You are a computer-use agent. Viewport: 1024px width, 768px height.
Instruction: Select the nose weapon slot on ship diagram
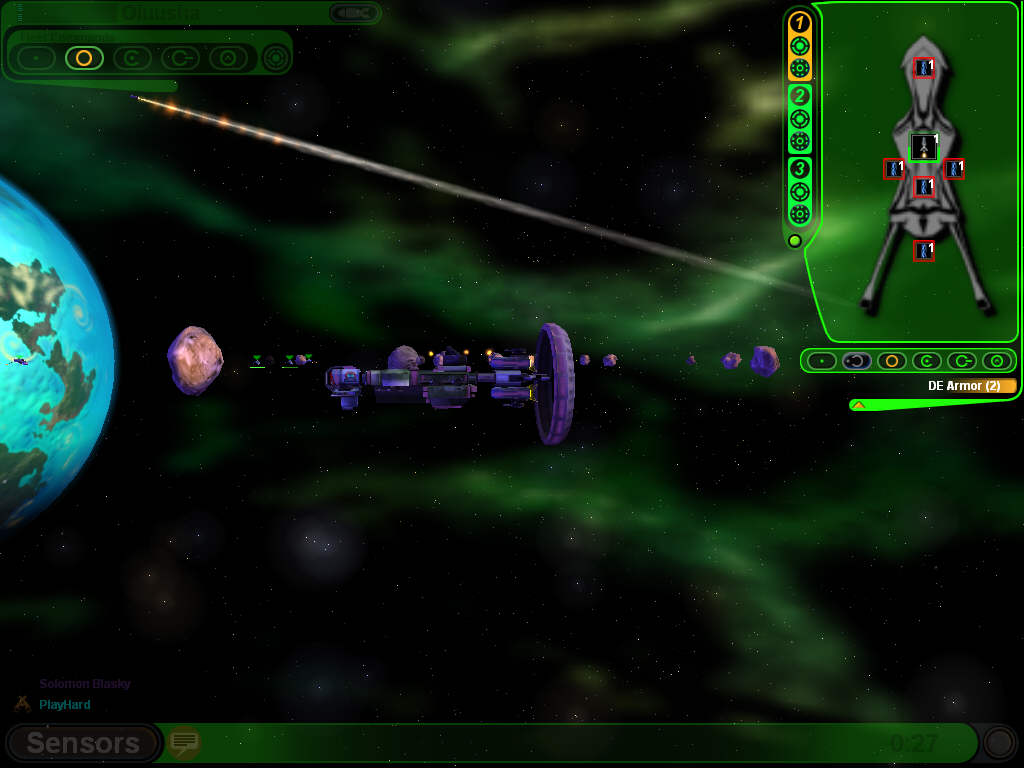[924, 68]
